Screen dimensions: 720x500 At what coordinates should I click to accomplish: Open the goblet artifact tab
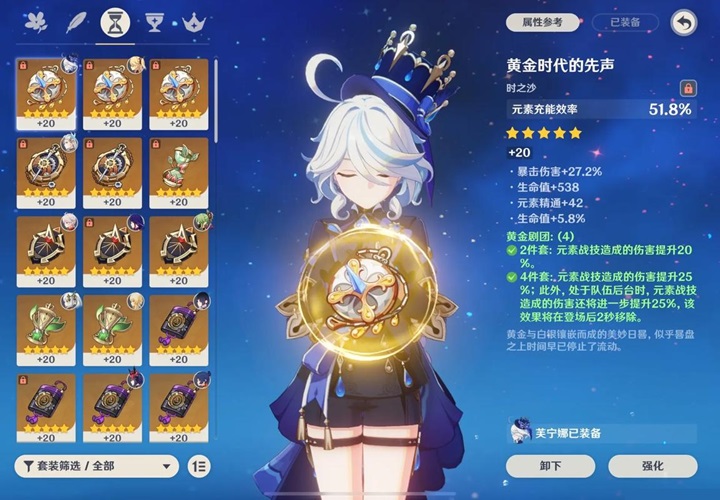[x=154, y=20]
